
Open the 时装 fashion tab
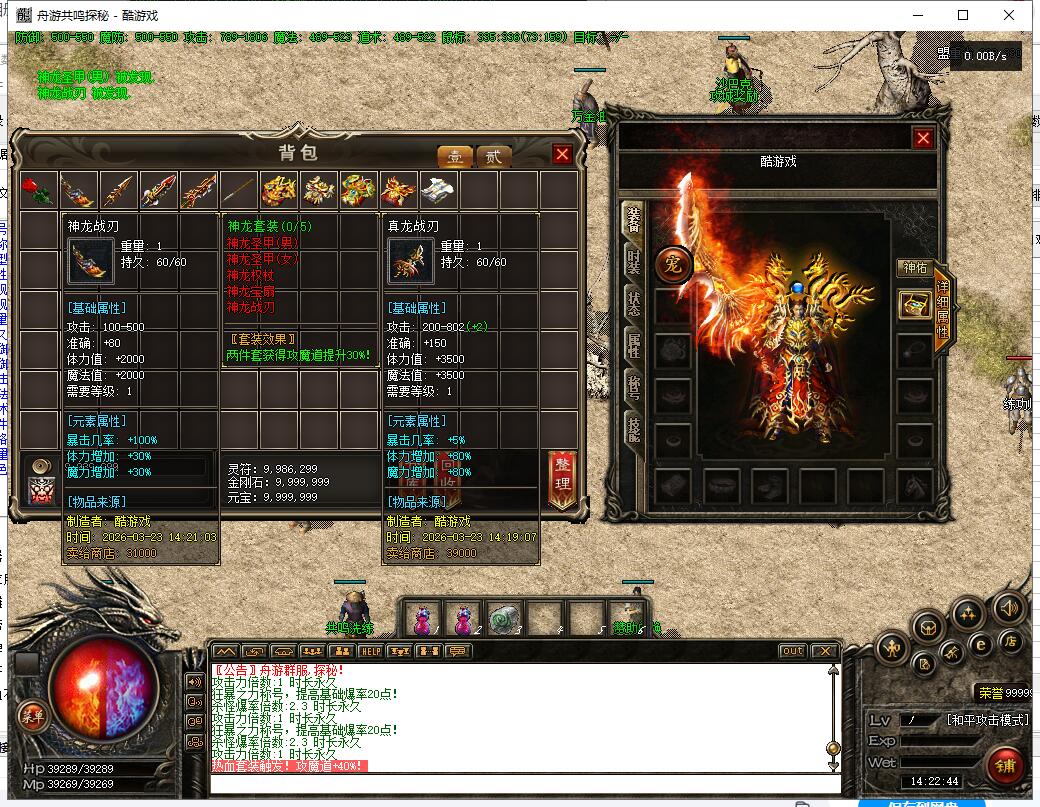[633, 262]
